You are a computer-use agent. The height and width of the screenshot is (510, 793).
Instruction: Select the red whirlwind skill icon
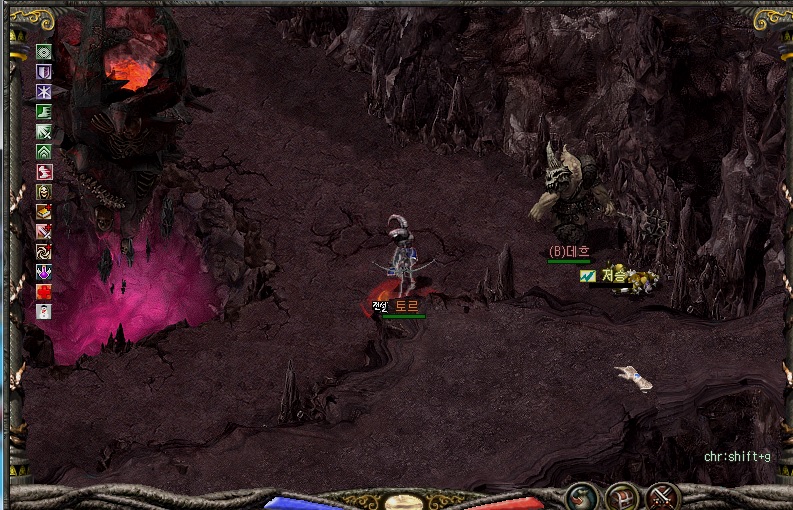44,172
